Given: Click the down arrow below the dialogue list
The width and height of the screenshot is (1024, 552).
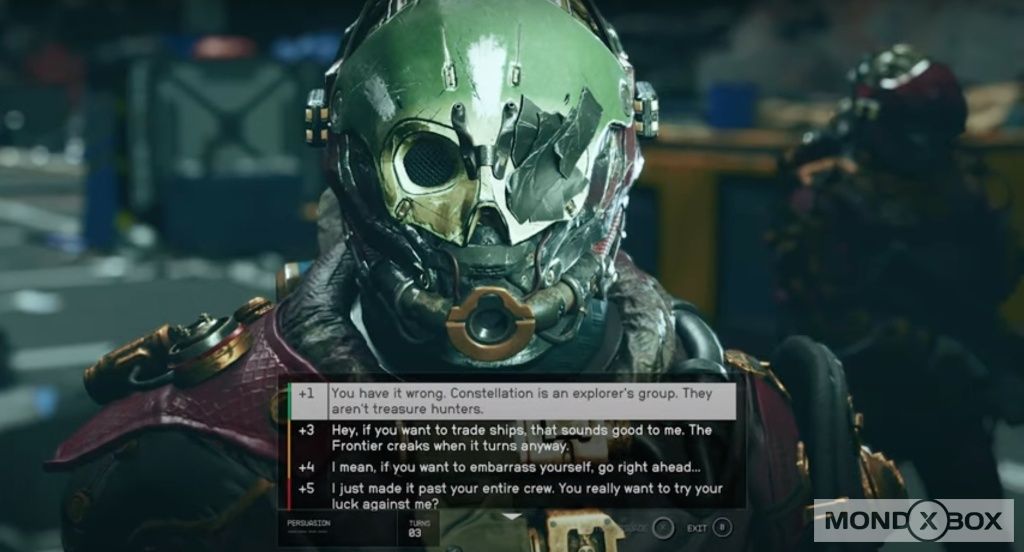Looking at the screenshot, I should 512,516.
